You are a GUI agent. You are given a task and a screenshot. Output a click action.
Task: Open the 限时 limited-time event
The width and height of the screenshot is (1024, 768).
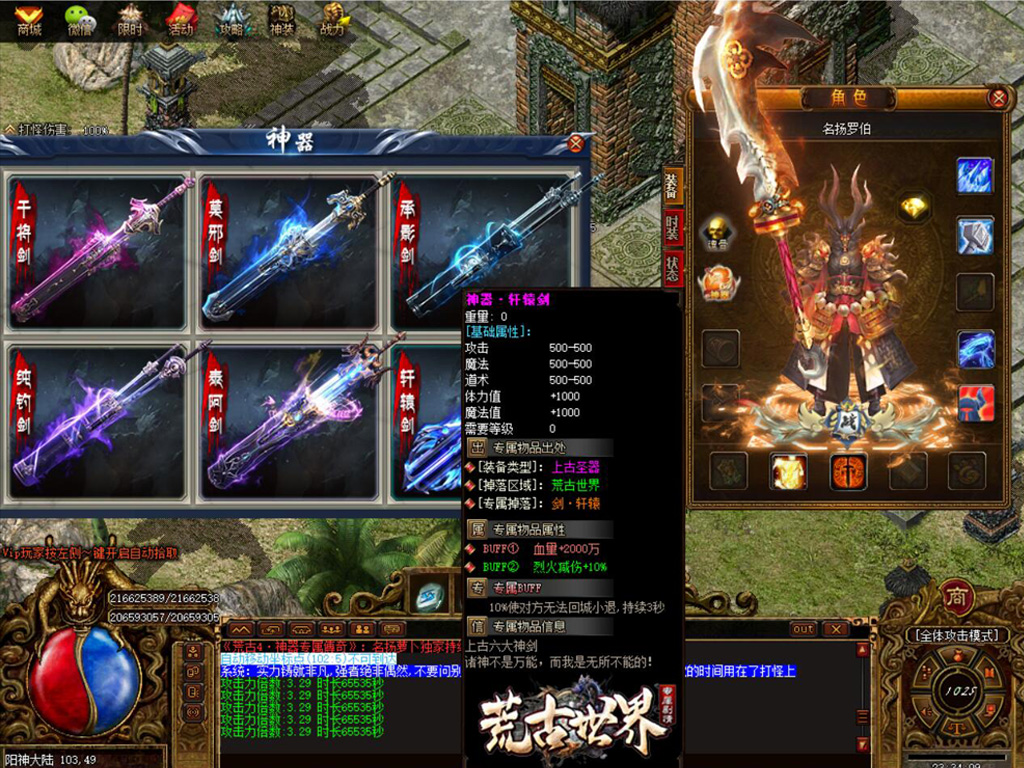[x=130, y=19]
